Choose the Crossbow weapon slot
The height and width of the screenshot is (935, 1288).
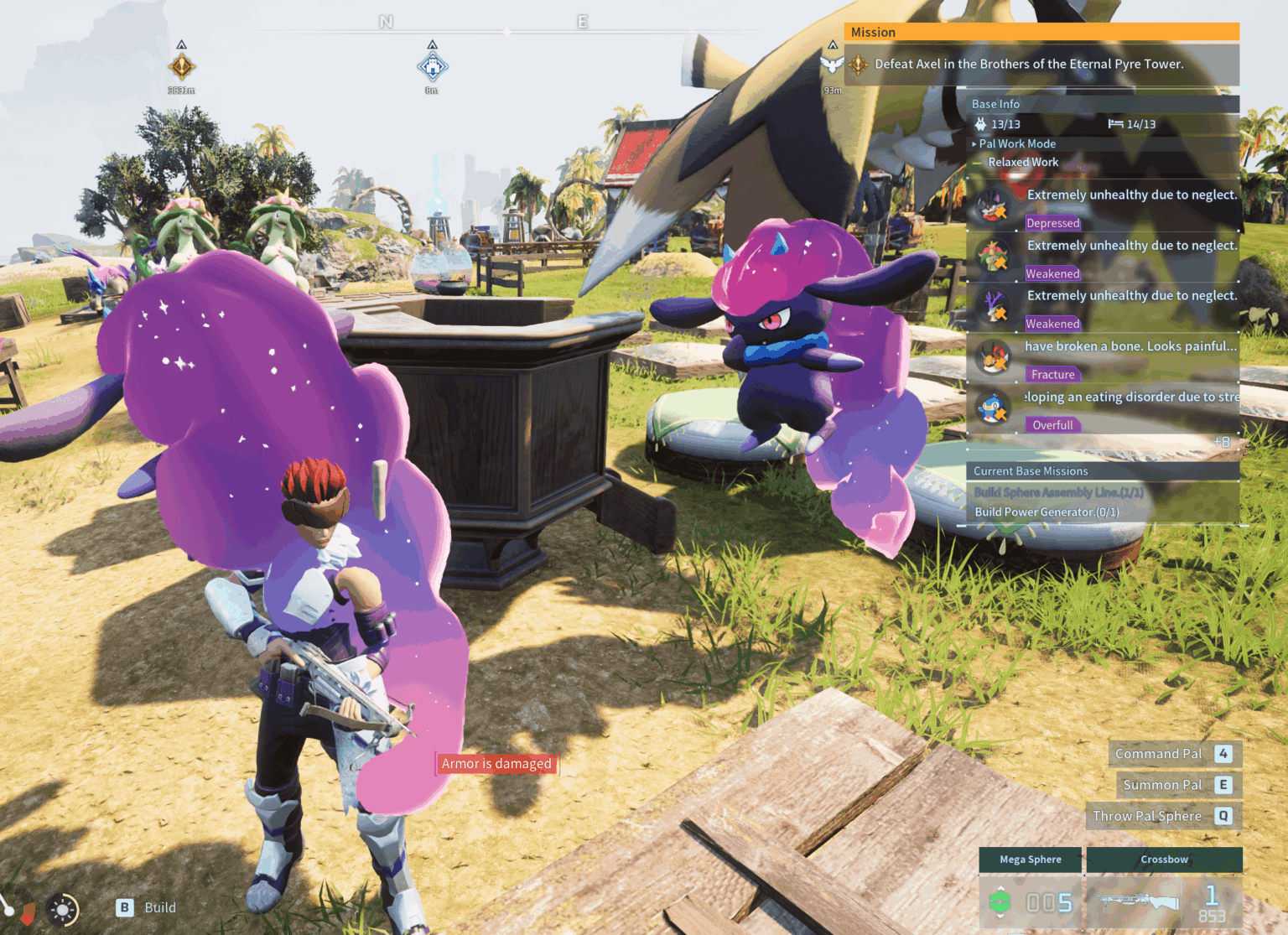[1164, 890]
